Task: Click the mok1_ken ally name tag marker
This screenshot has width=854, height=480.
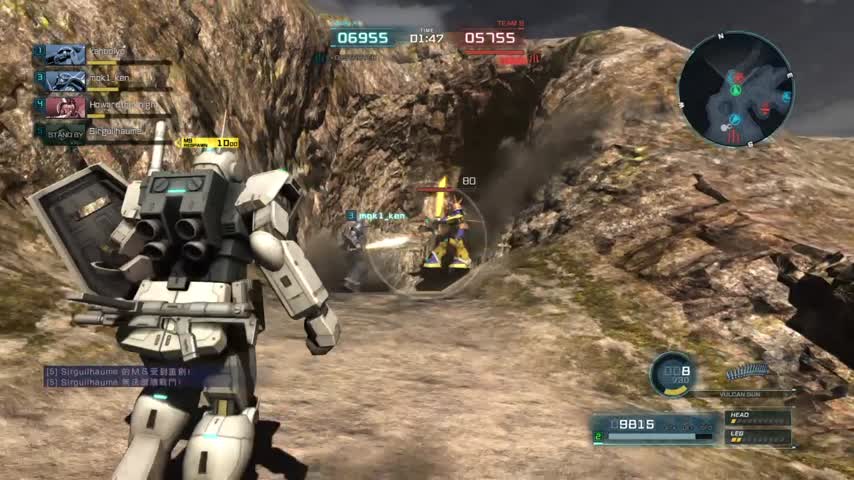Action: pyautogui.click(x=376, y=215)
